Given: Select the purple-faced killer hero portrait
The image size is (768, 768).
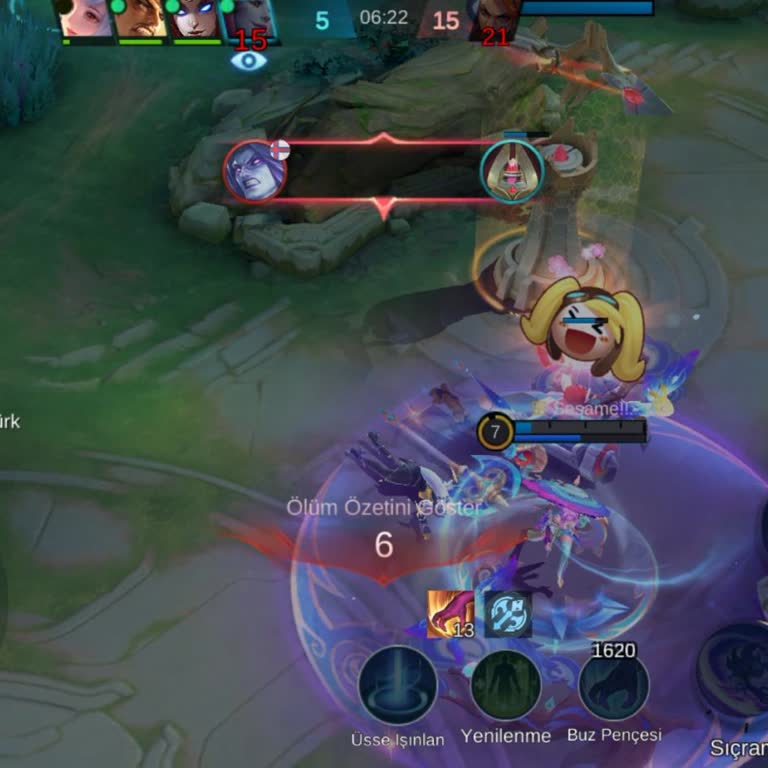Looking at the screenshot, I should coord(255,171).
